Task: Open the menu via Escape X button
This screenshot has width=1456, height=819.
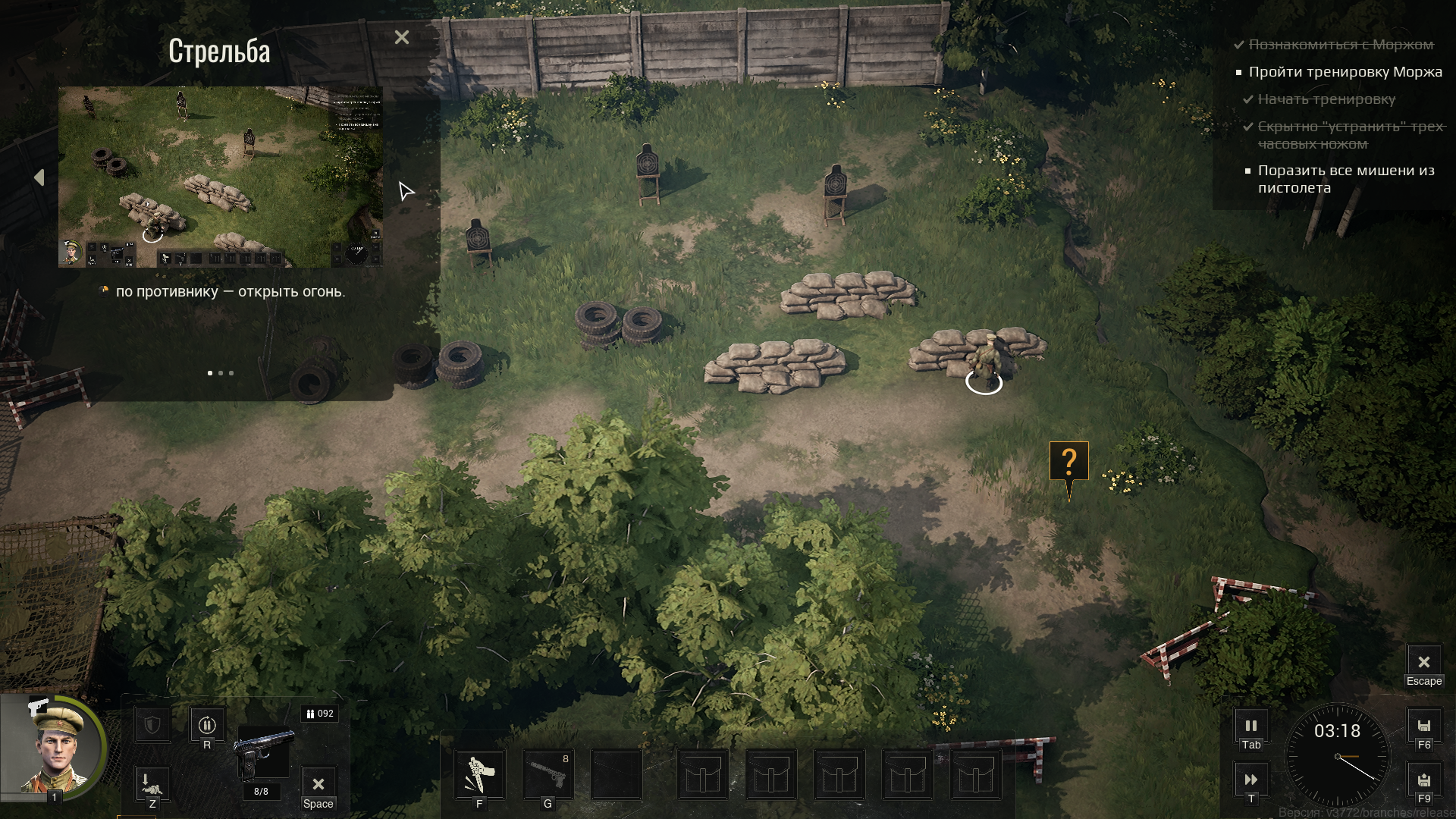Action: point(1424,662)
